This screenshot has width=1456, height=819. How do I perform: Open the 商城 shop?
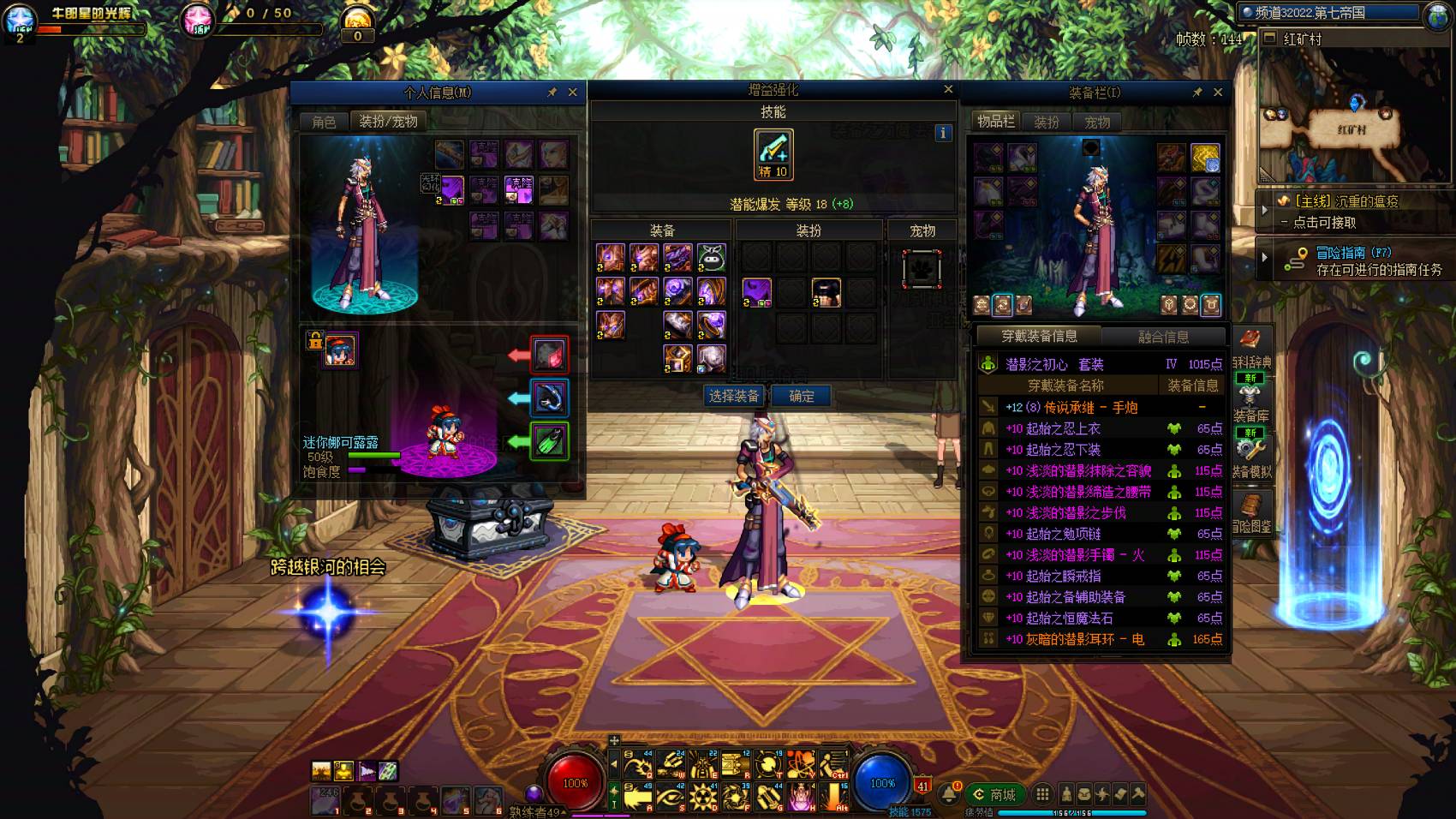click(995, 795)
